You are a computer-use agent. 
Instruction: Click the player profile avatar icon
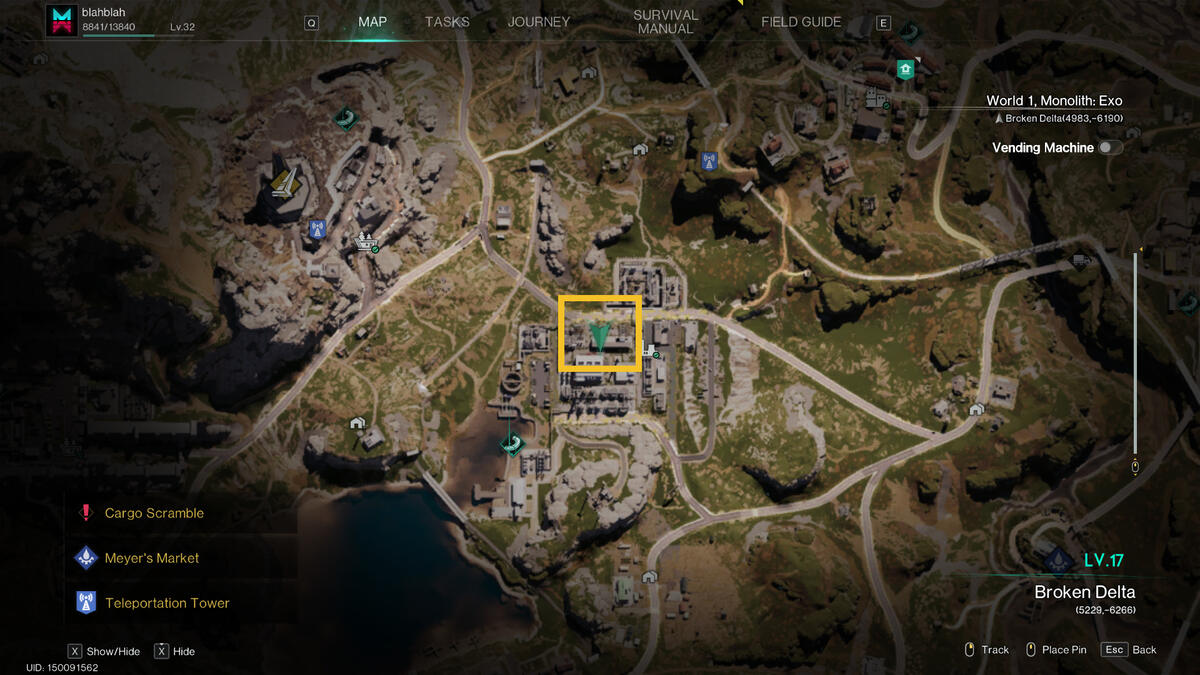[62, 20]
